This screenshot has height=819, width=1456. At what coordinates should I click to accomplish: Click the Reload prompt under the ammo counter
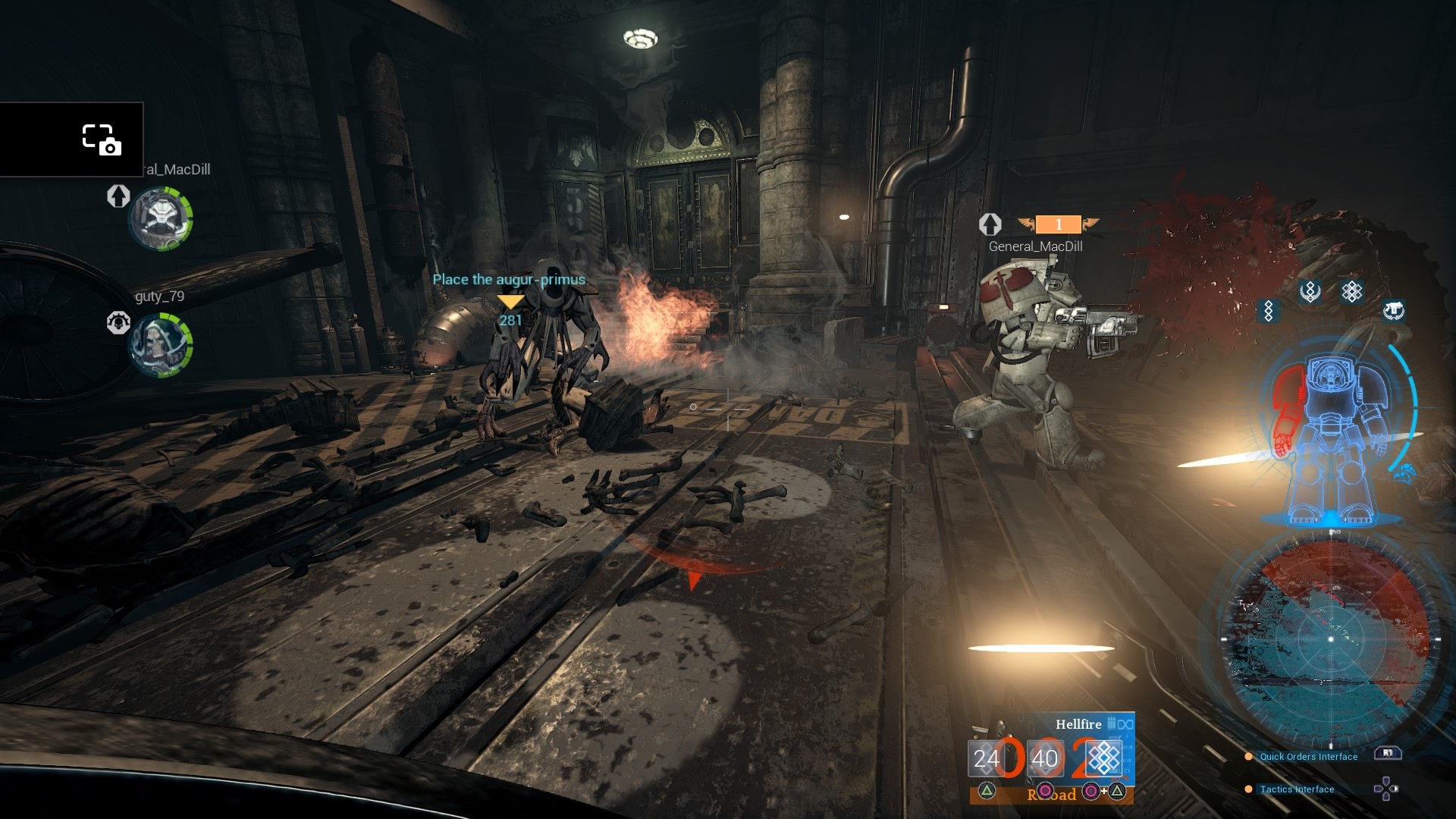click(x=1053, y=795)
